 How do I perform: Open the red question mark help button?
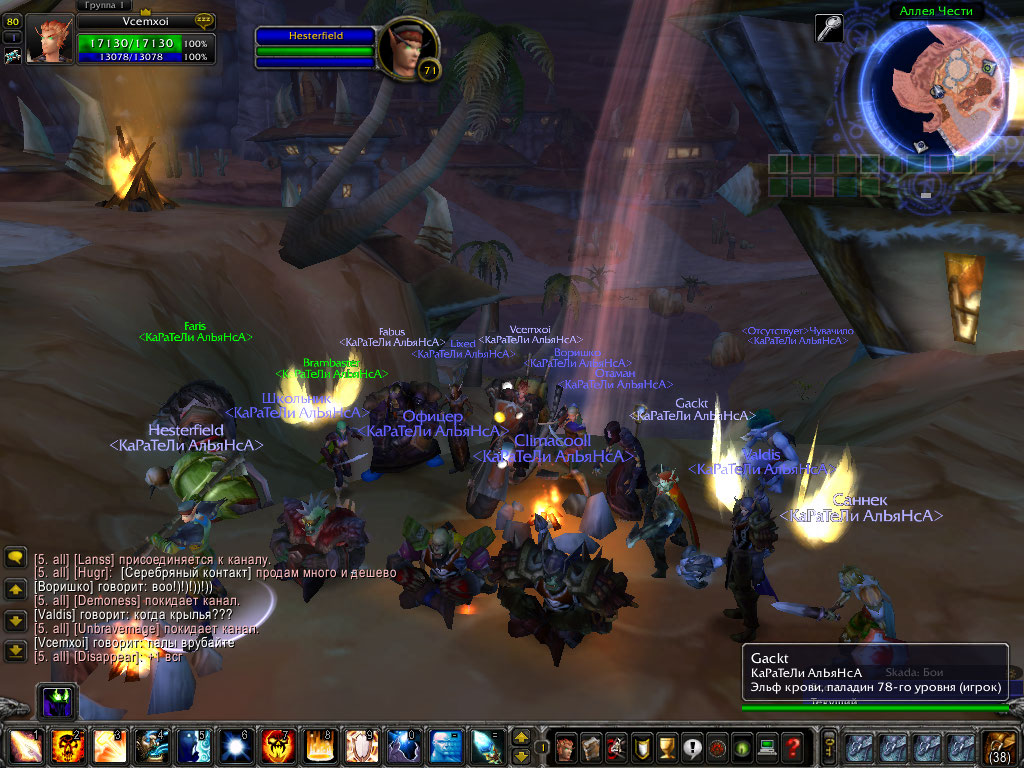(792, 746)
